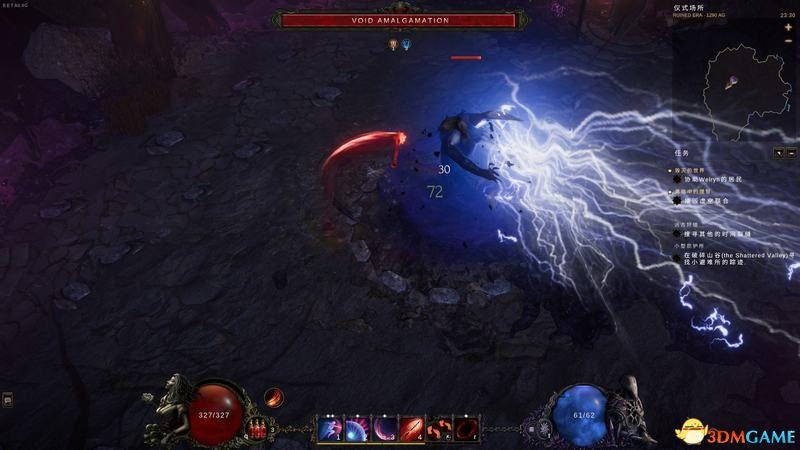
Task: Activate the orange swirling arrows skill
Action: [438, 430]
